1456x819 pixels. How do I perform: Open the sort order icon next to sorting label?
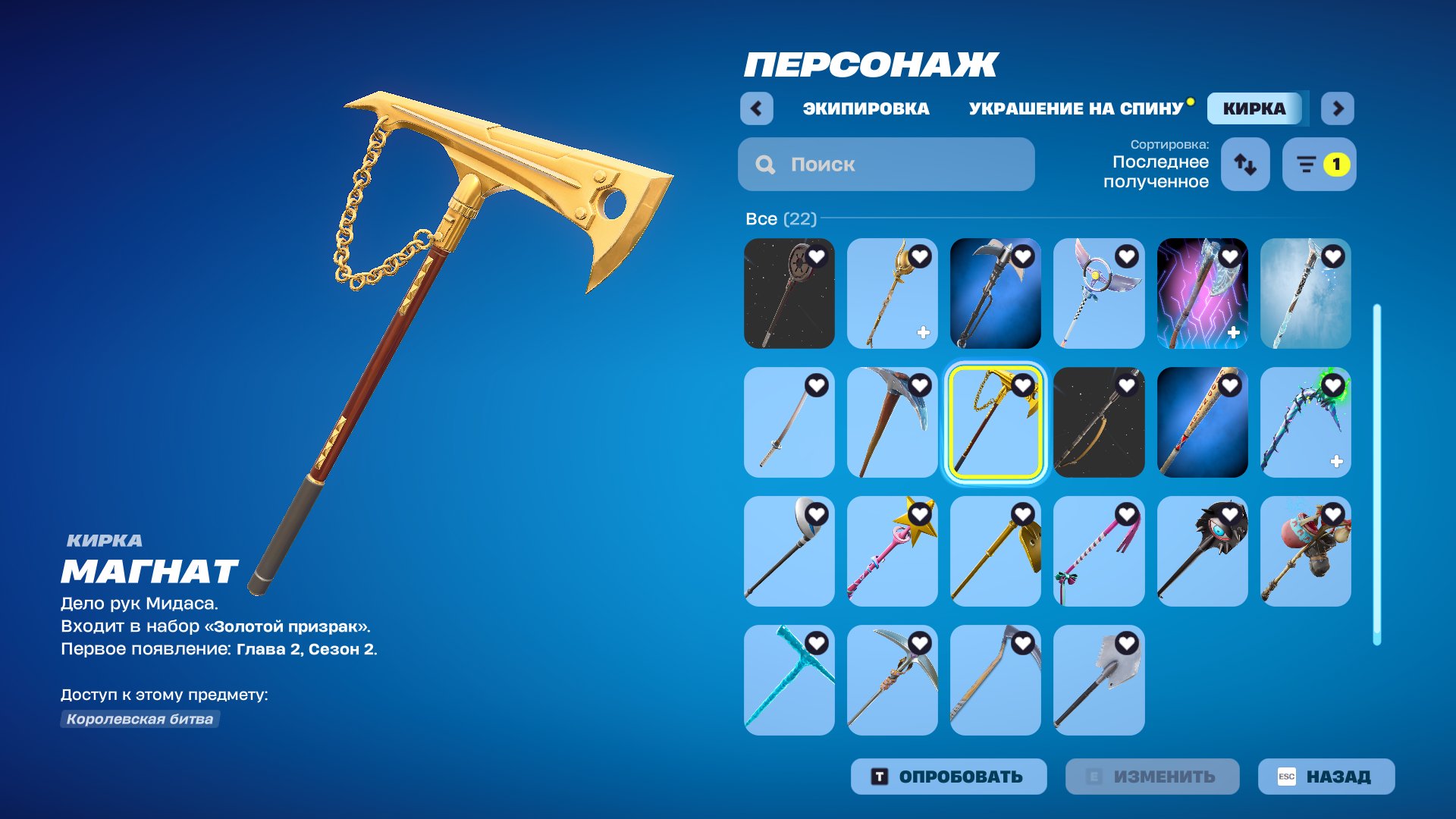point(1244,164)
